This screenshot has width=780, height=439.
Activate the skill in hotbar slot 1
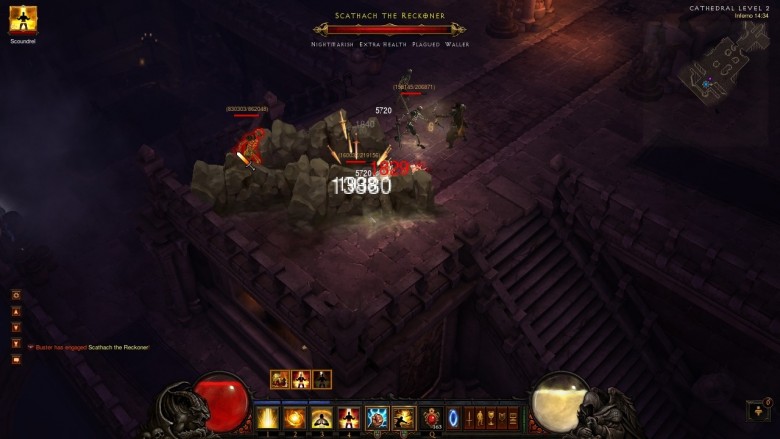[x=268, y=417]
